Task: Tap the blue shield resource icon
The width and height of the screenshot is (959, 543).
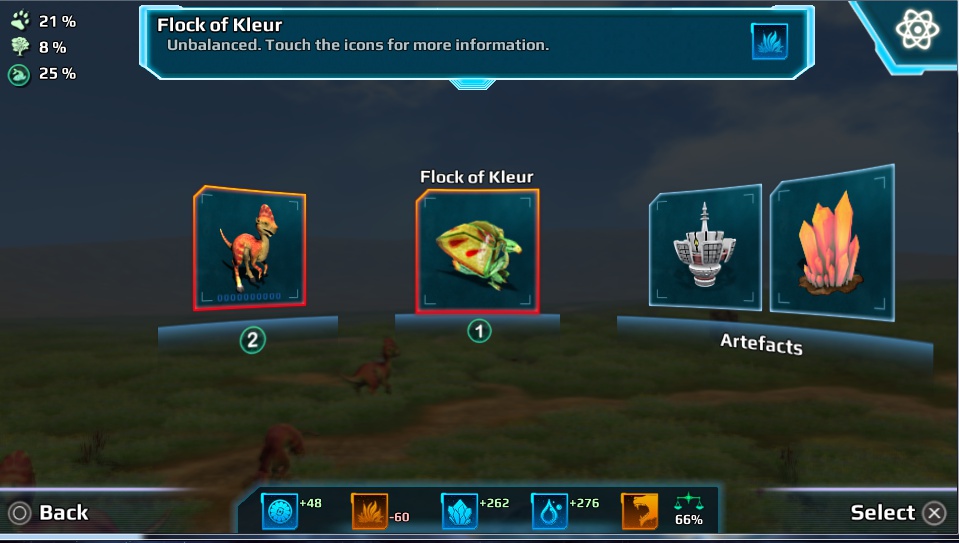Action: [279, 511]
